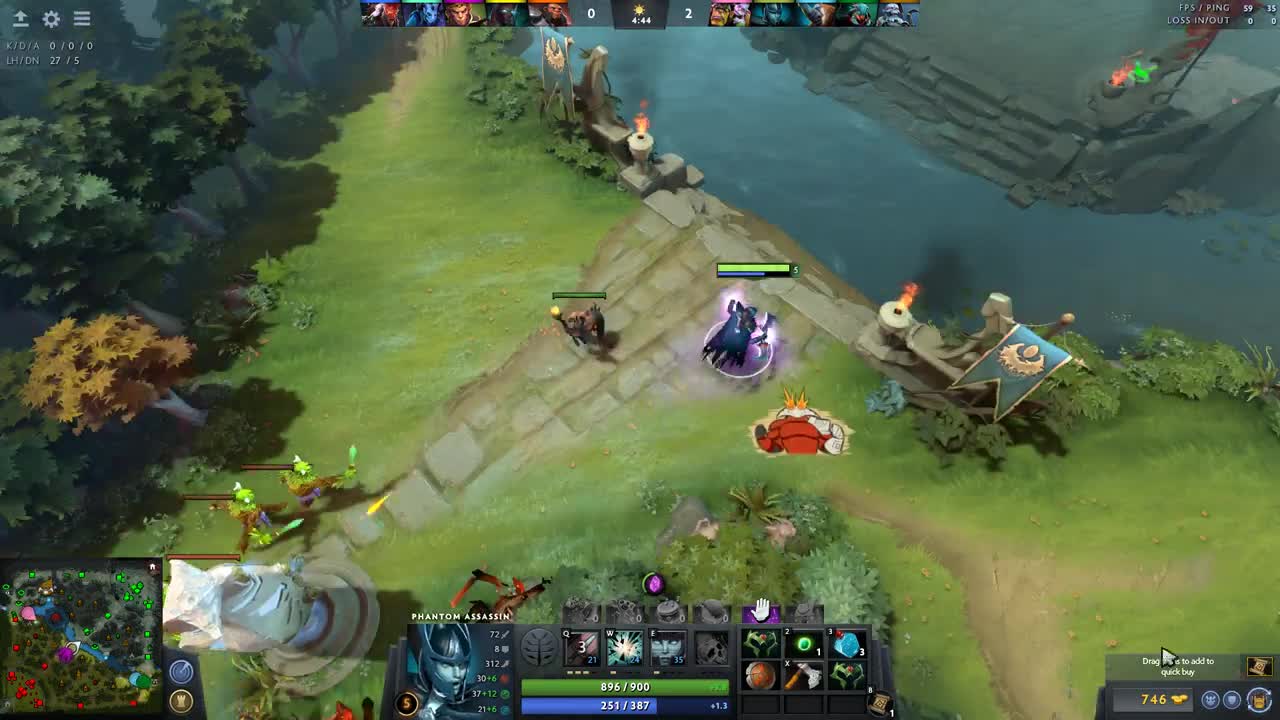This screenshot has width=1280, height=720.
Task: Click the up-arrow icon beside the gear
Action: (20, 19)
